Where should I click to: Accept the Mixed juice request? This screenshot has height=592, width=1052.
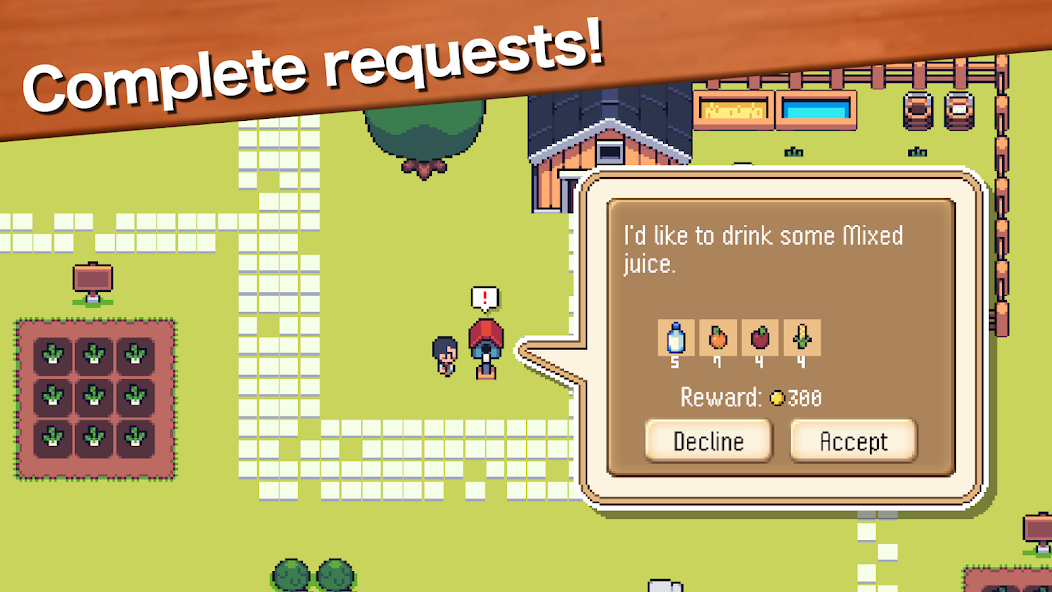click(x=853, y=441)
